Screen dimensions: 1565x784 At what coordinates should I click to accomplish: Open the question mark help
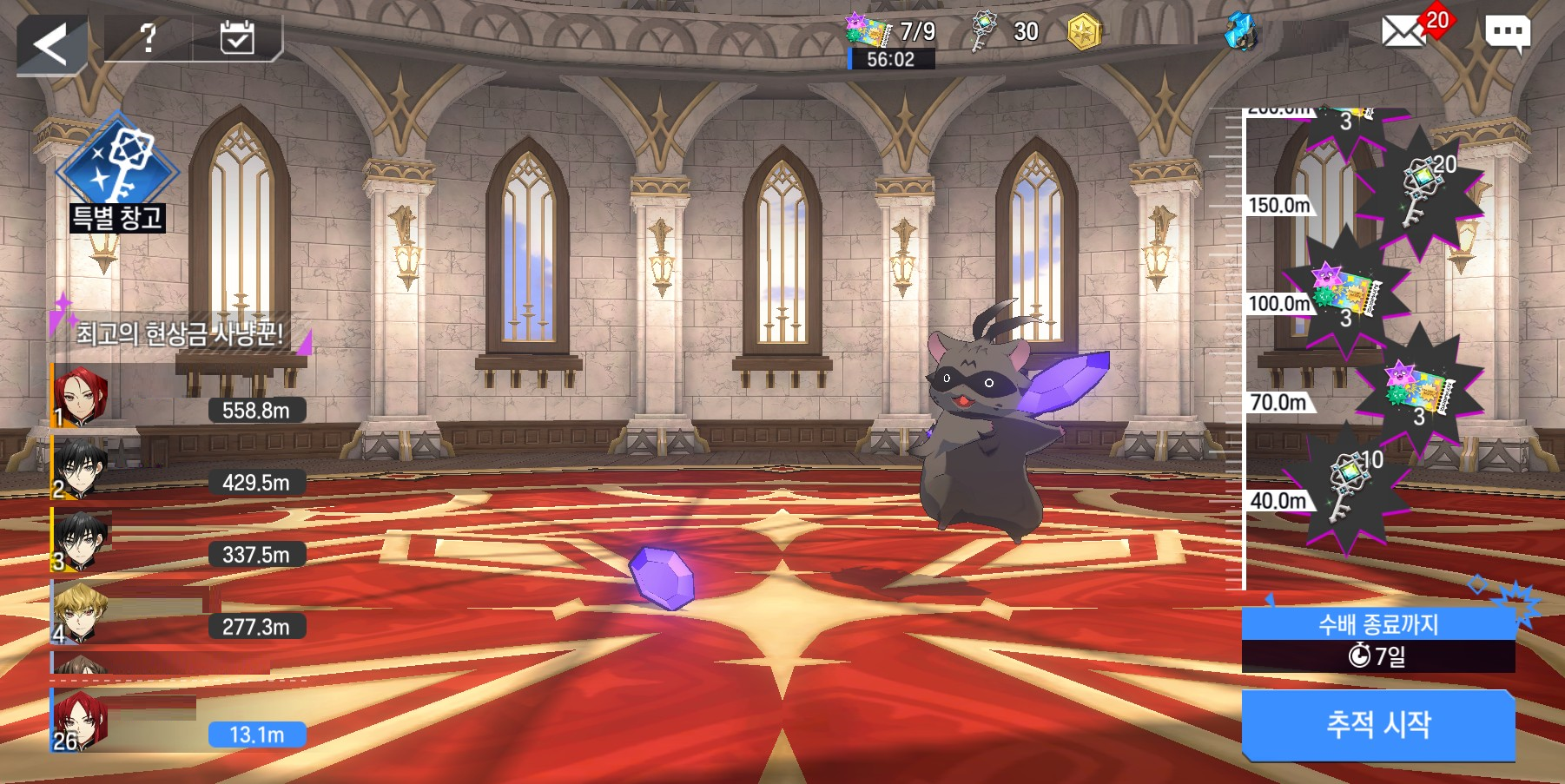pyautogui.click(x=149, y=38)
